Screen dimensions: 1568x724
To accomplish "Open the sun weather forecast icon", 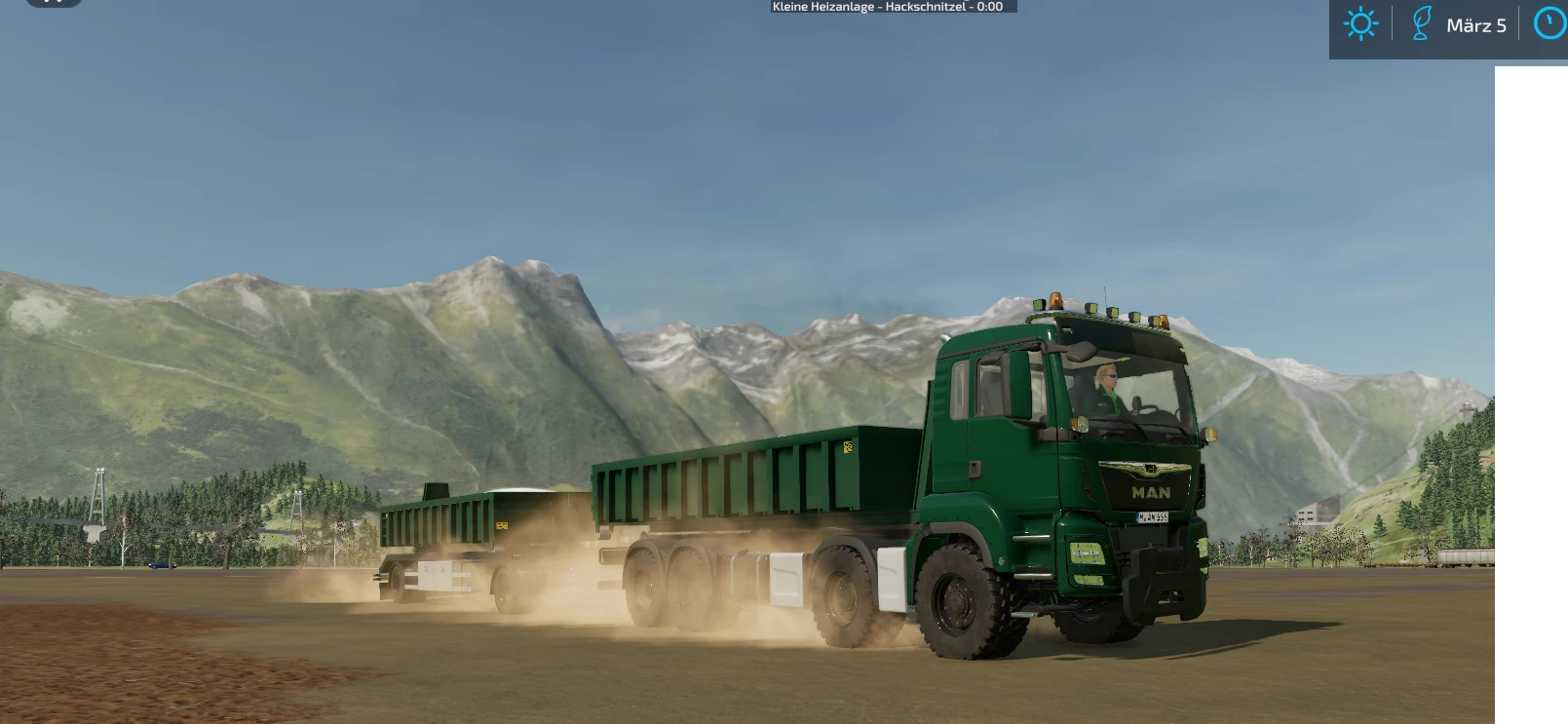I will pyautogui.click(x=1360, y=23).
